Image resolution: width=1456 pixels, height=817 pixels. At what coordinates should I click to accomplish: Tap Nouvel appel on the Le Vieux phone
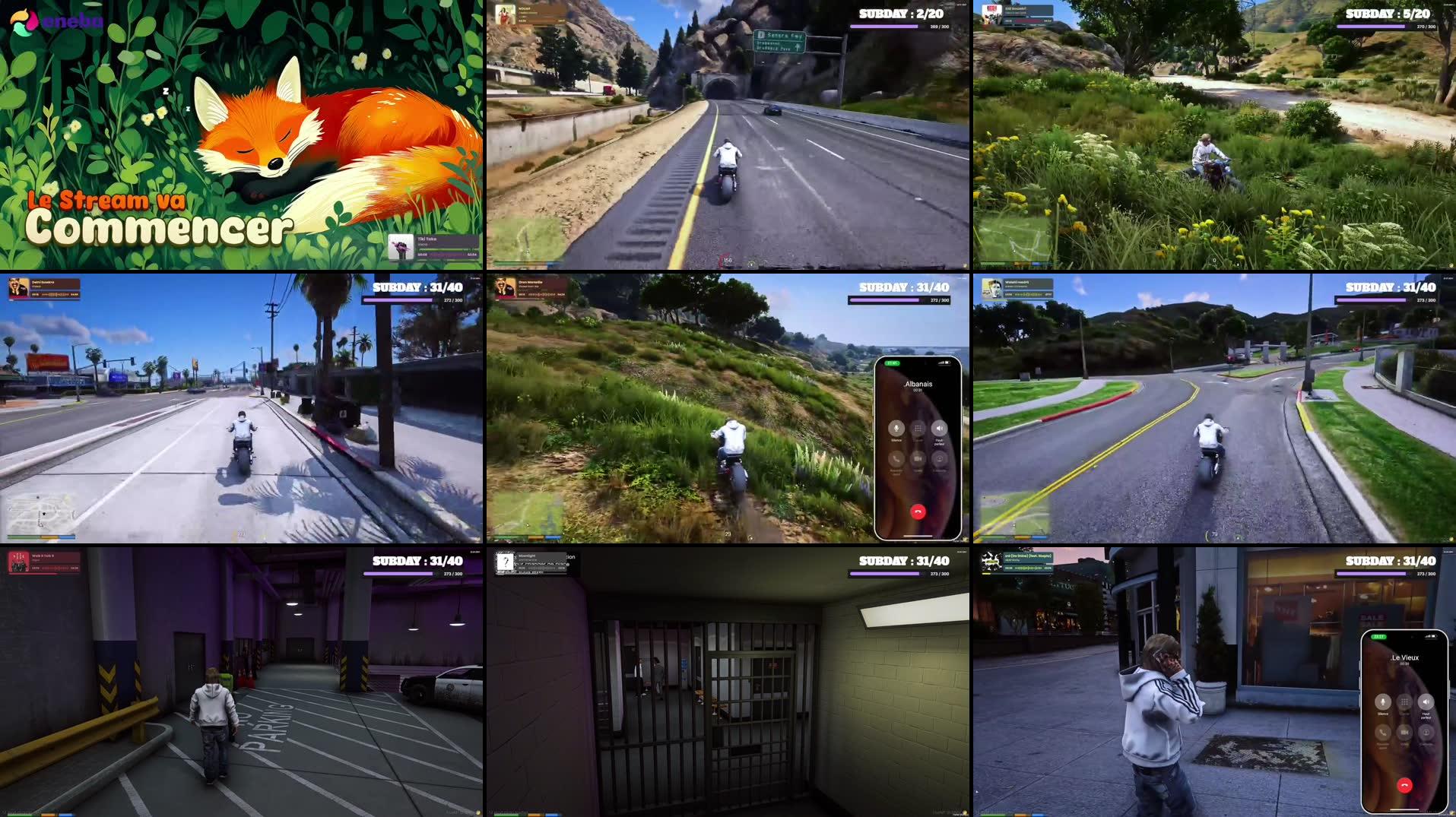(x=1382, y=733)
